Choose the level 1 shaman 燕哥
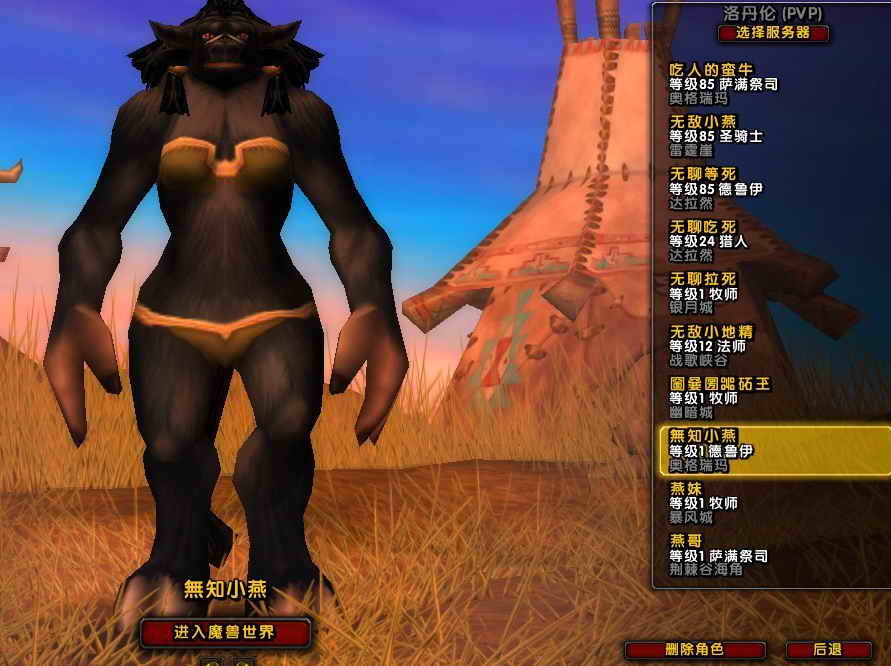The width and height of the screenshot is (891, 666). (x=760, y=555)
